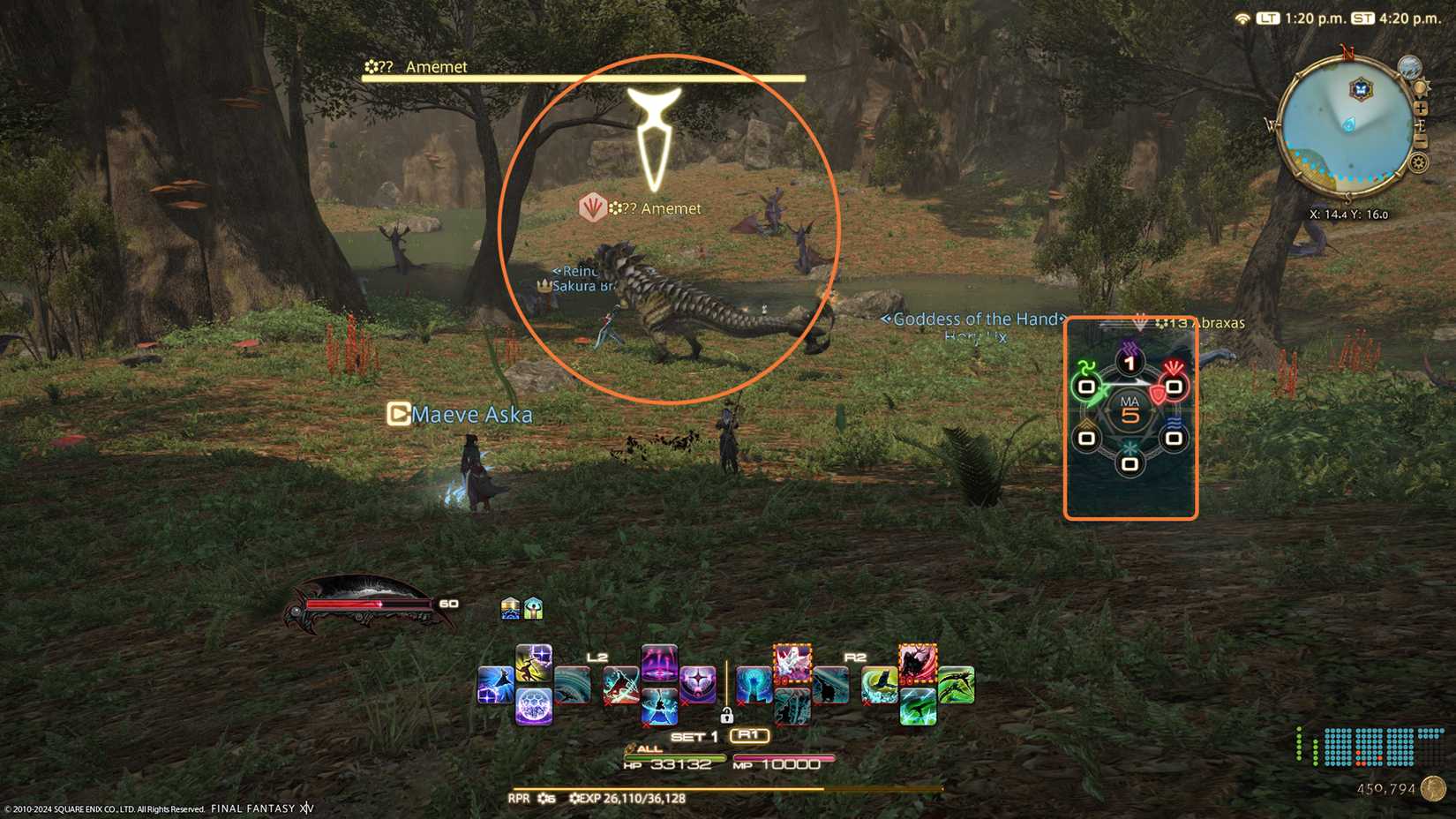Select the flashing white ability icon near R2

click(792, 663)
